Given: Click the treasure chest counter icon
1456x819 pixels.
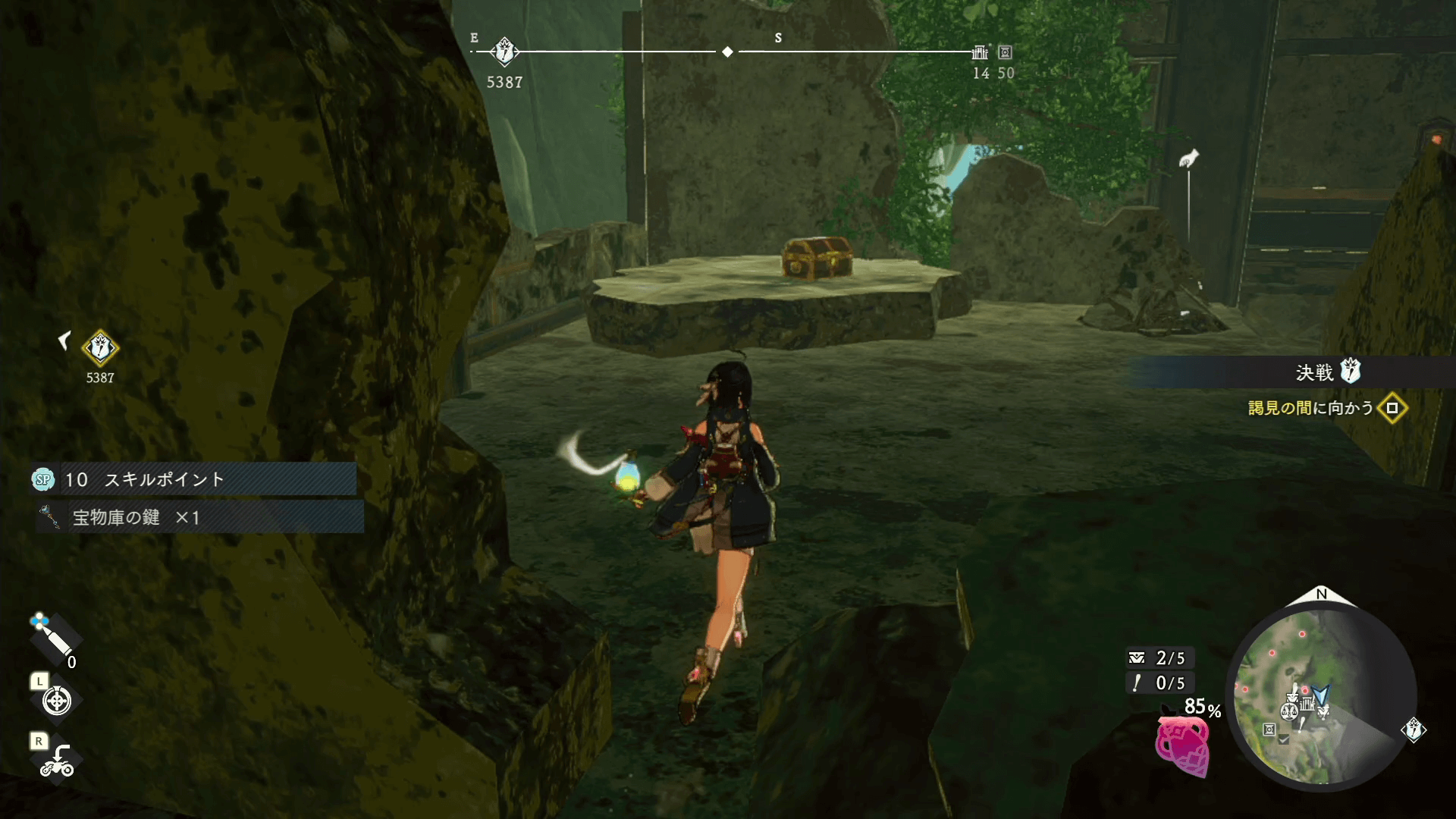Looking at the screenshot, I should 1136,657.
